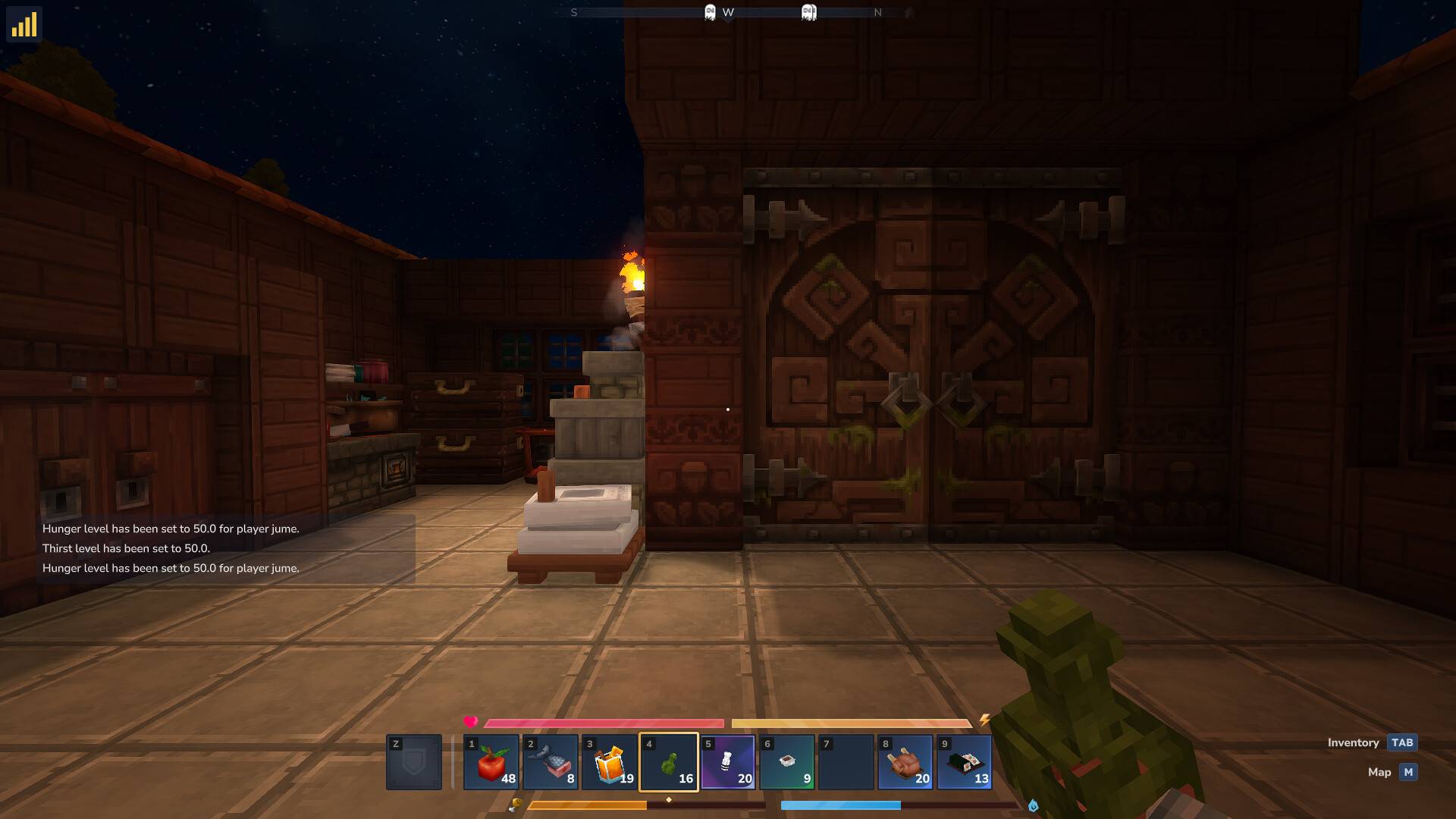The width and height of the screenshot is (1456, 819).
Task: Select the small food bowl slot
Action: tap(787, 763)
